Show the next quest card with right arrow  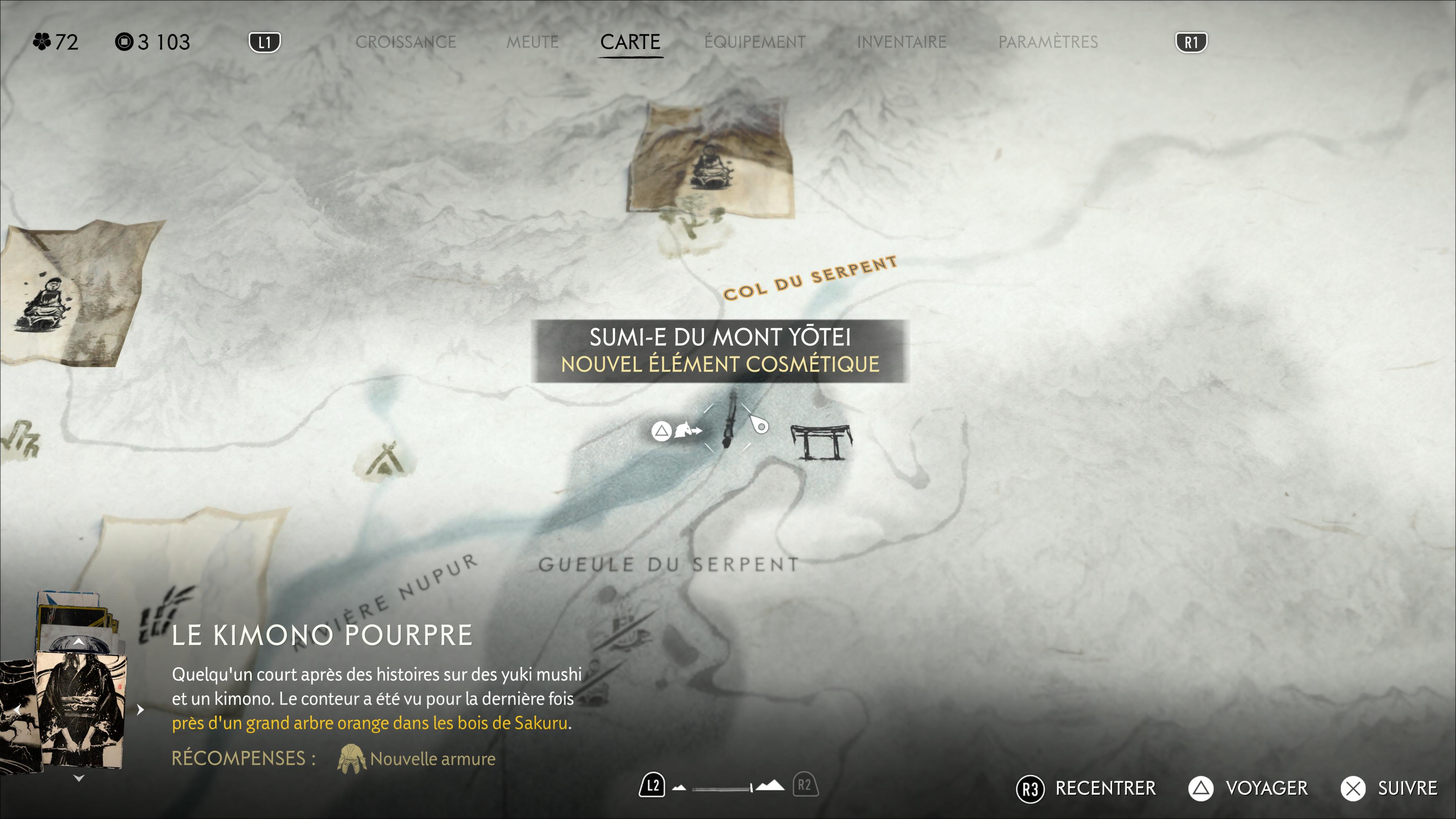(141, 709)
